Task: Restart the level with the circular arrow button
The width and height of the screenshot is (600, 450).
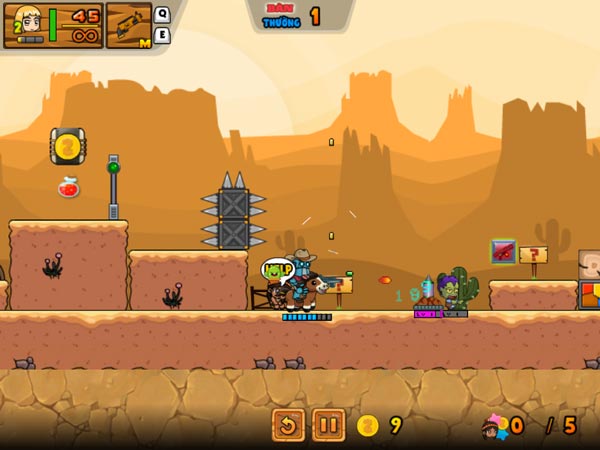Action: coord(288,425)
